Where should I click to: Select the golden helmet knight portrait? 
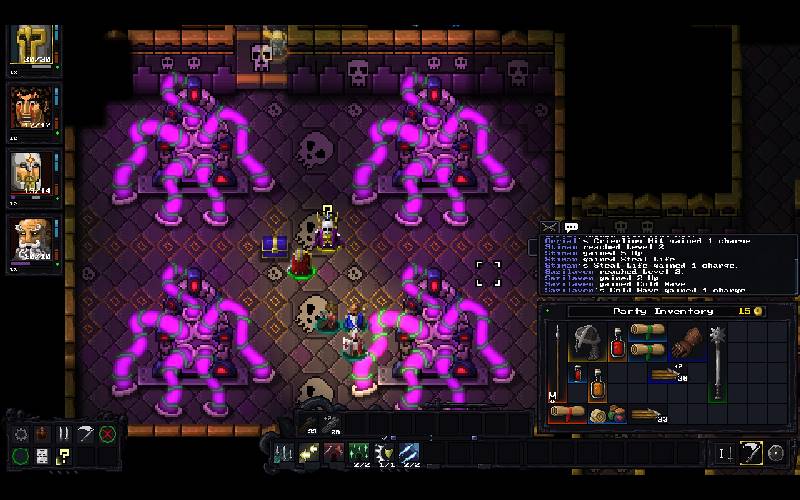pos(32,46)
